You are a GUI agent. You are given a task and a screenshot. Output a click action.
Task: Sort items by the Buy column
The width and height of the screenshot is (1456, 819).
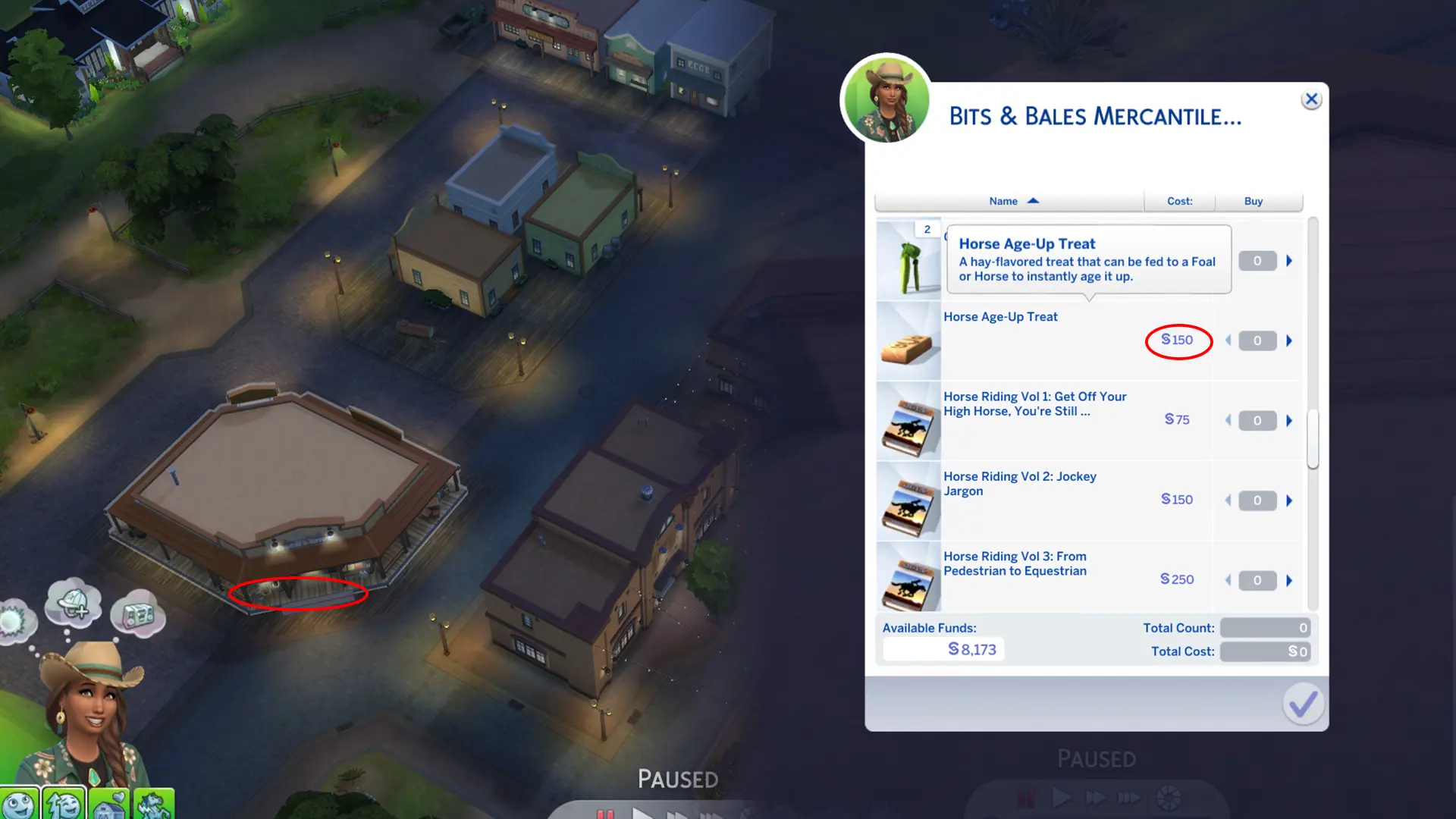[1252, 201]
